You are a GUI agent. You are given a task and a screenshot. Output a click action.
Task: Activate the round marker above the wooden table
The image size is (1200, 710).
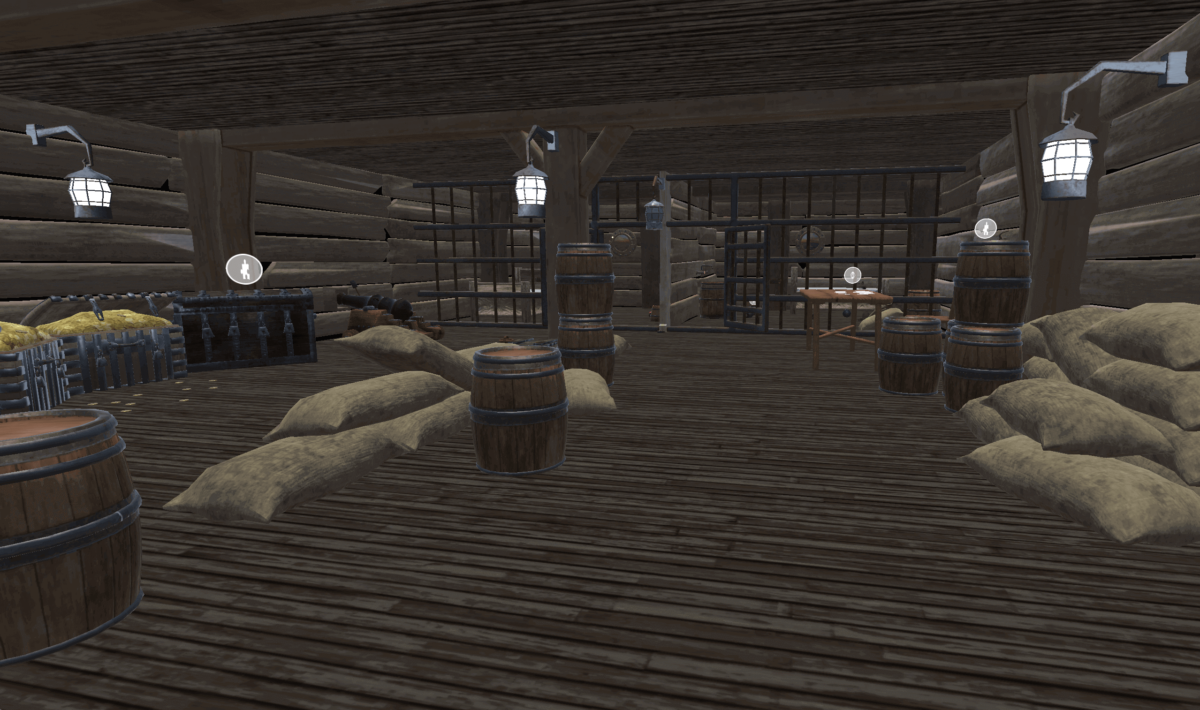pyautogui.click(x=852, y=275)
